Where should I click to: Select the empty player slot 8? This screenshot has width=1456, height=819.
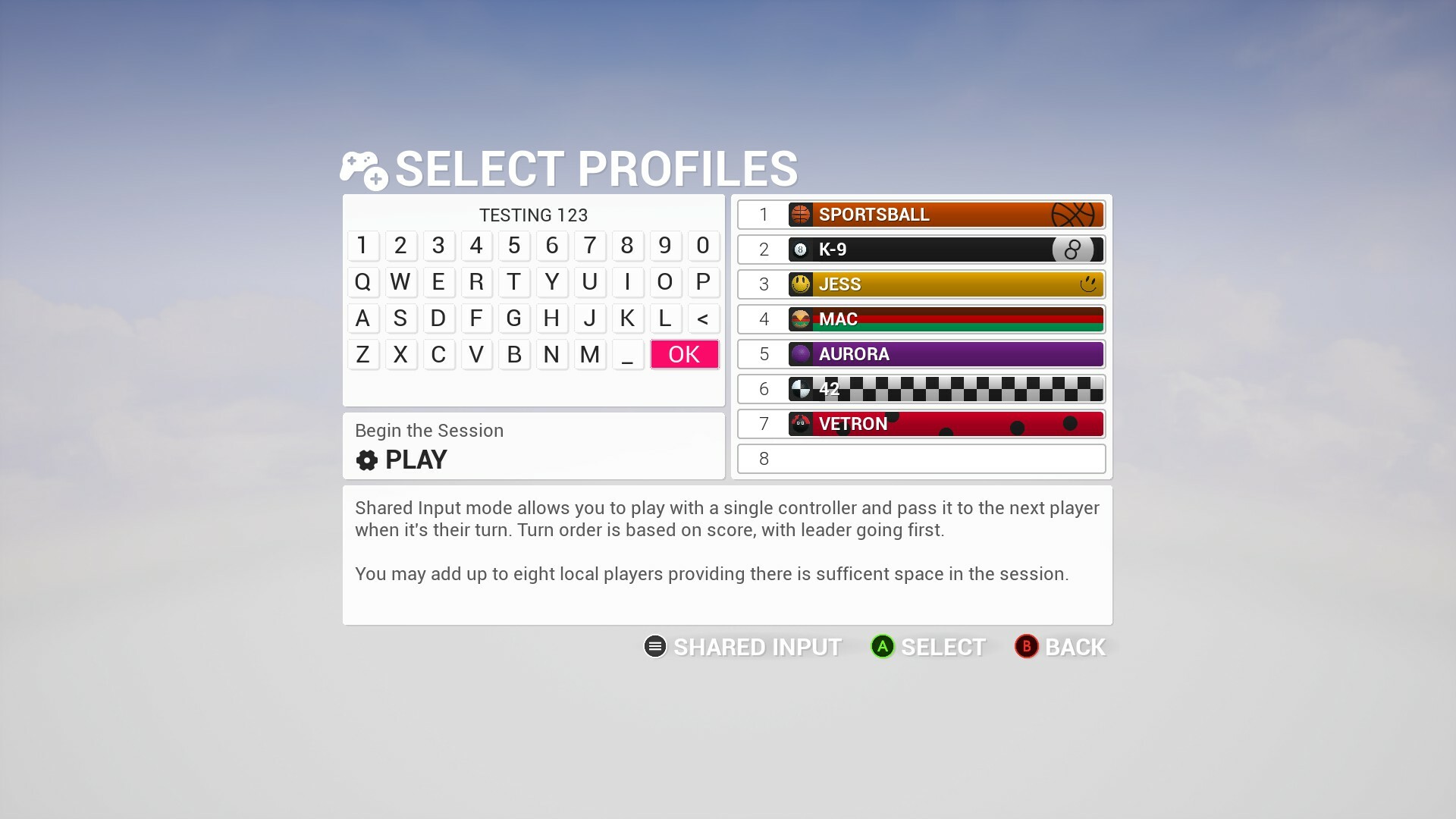point(920,459)
